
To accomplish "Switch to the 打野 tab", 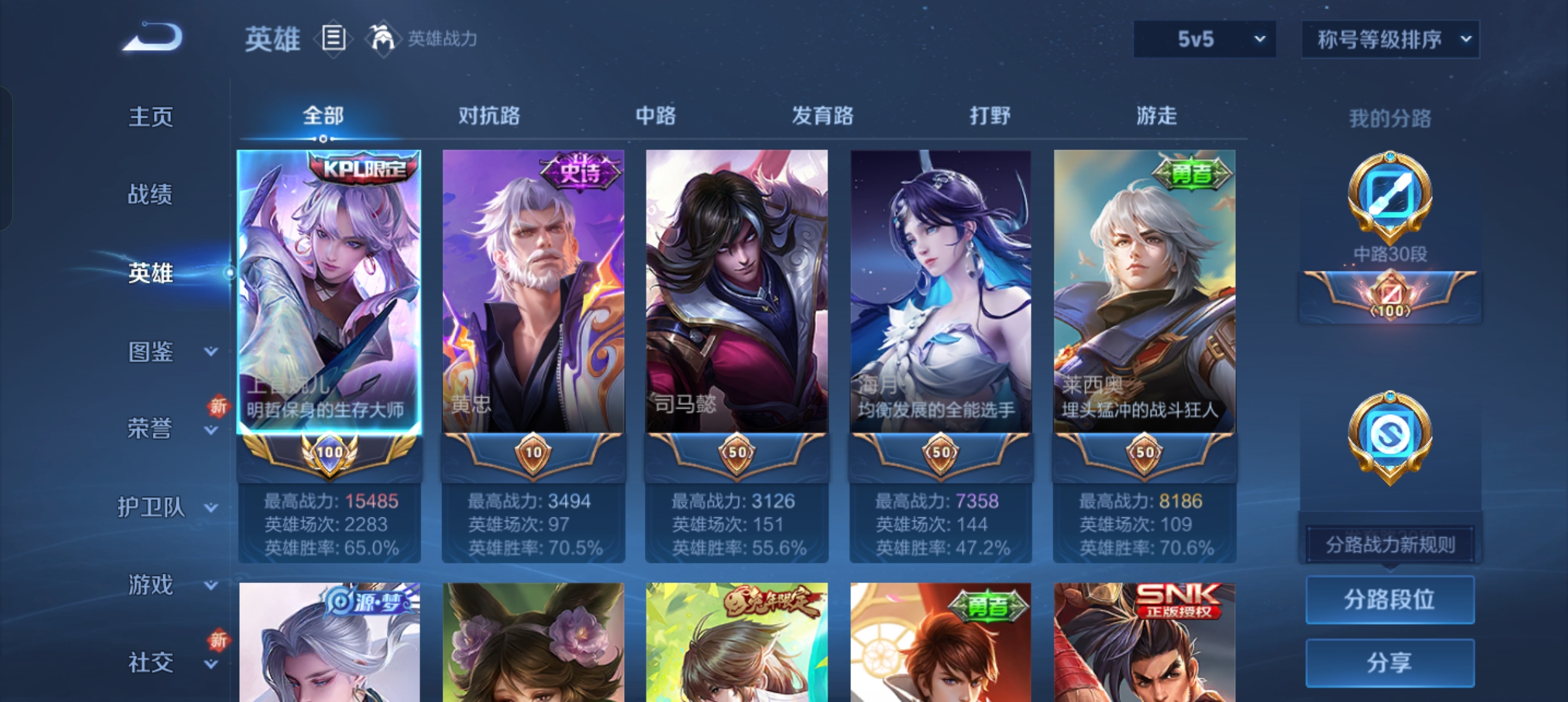I will 990,116.
